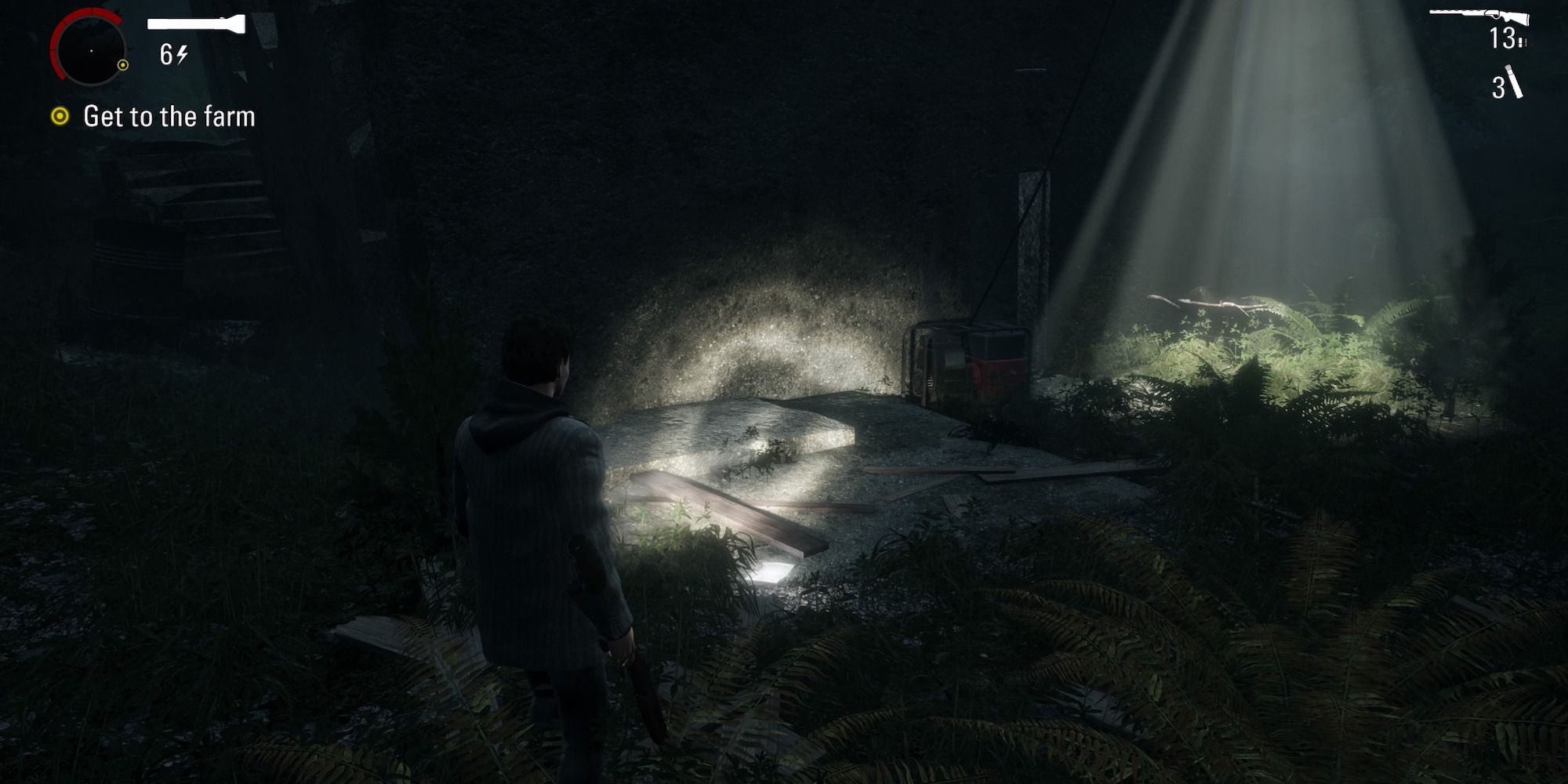
Task: Click the magazine pips next to the rifle ammo
Action: pos(1523,41)
